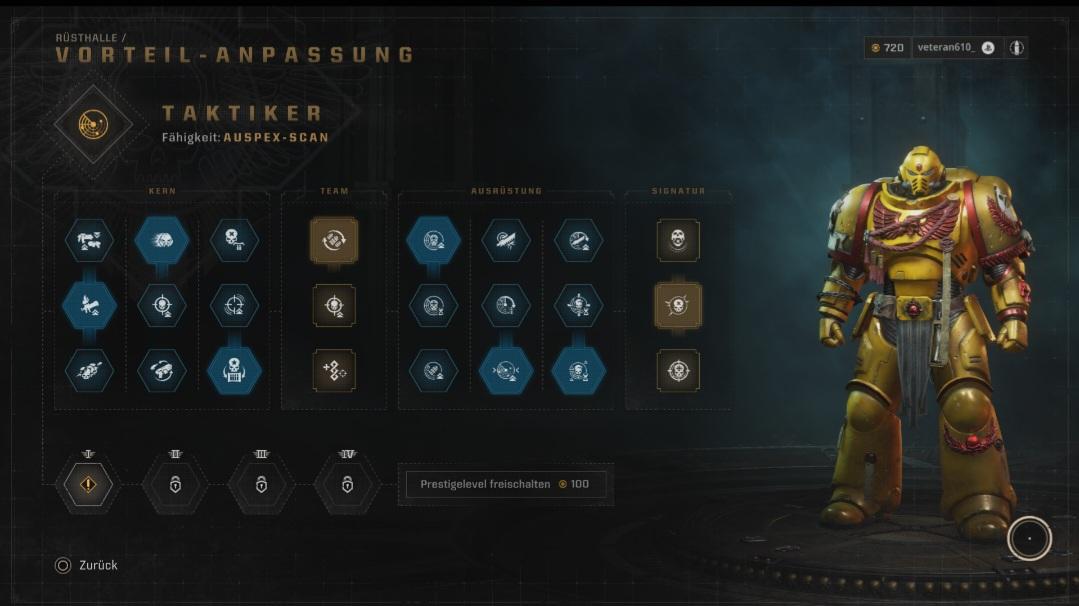Screen dimensions: 1079x606
Task: Select the highlighted Kern perk with dashing skull
Action: (x=161, y=241)
